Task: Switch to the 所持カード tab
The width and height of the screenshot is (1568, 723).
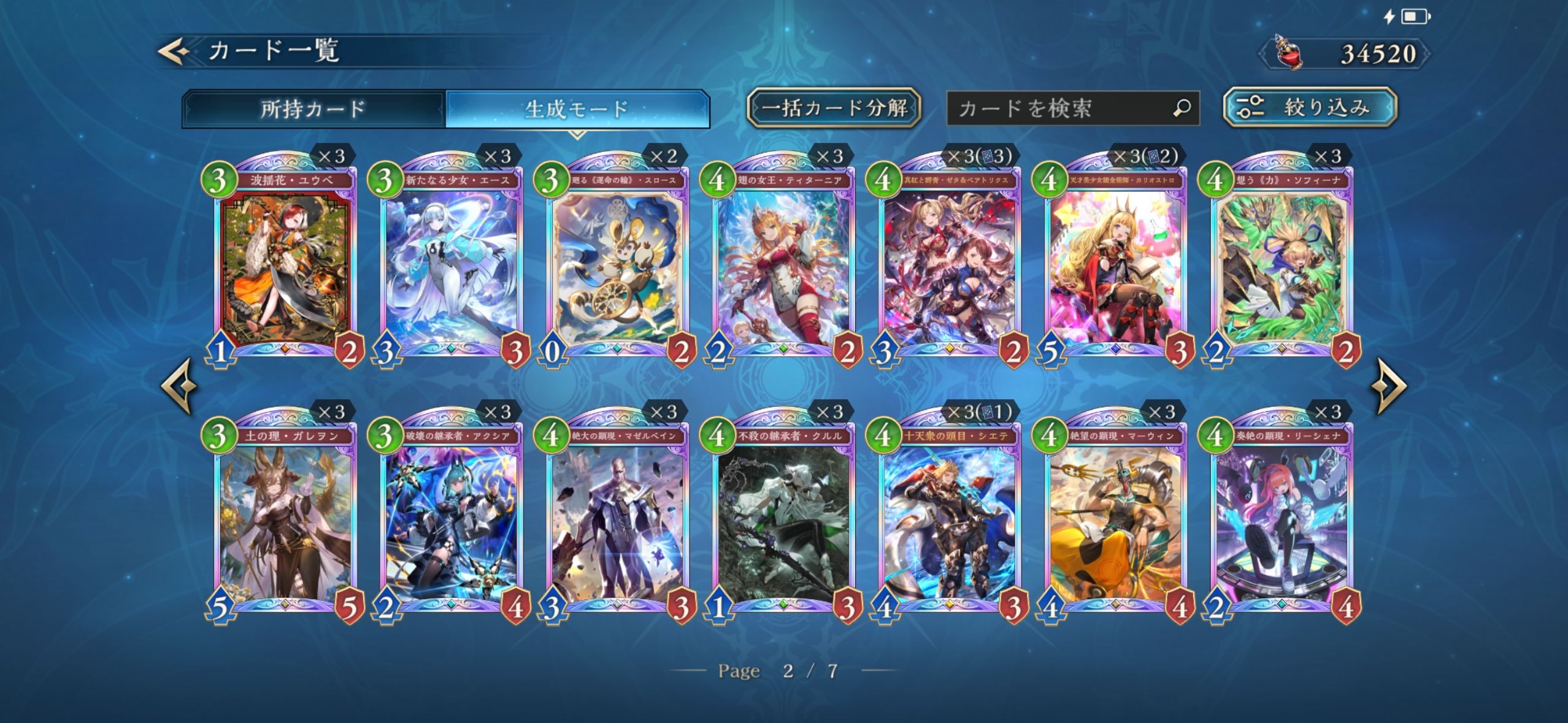Action: coord(313,109)
